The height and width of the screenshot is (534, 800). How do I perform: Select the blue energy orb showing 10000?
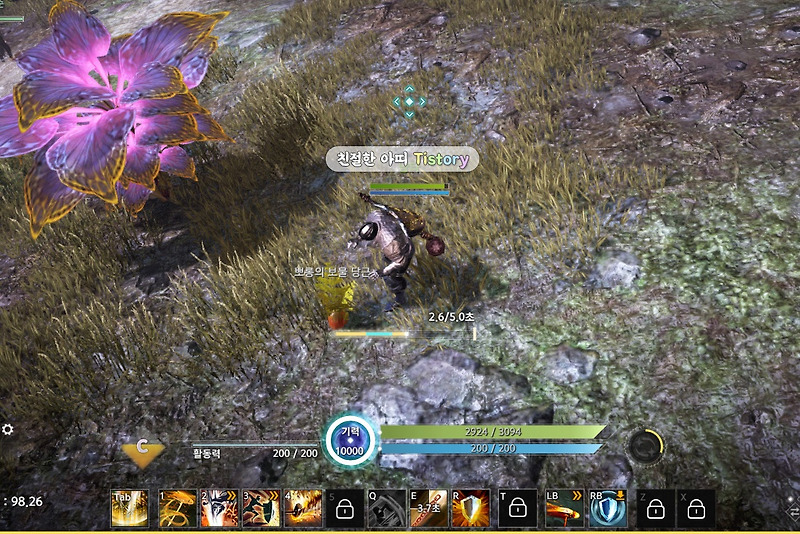[x=350, y=441]
